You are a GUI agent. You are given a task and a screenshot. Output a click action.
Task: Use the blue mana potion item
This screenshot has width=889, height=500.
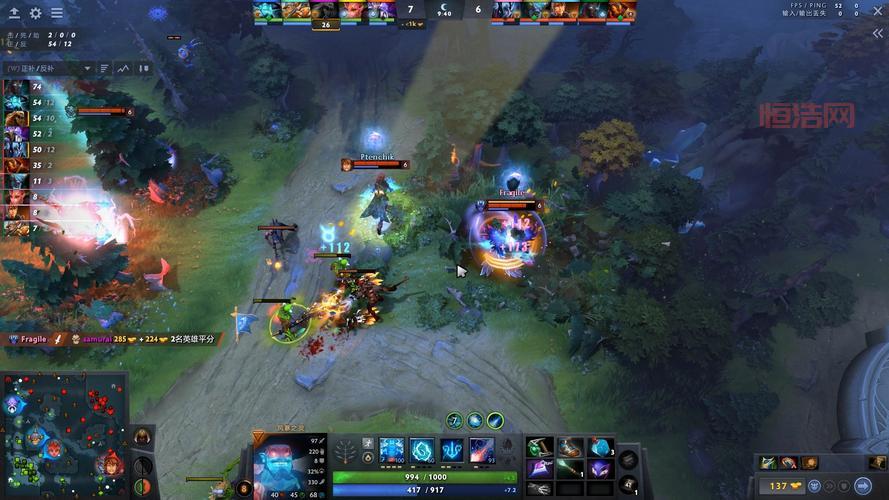tap(601, 447)
